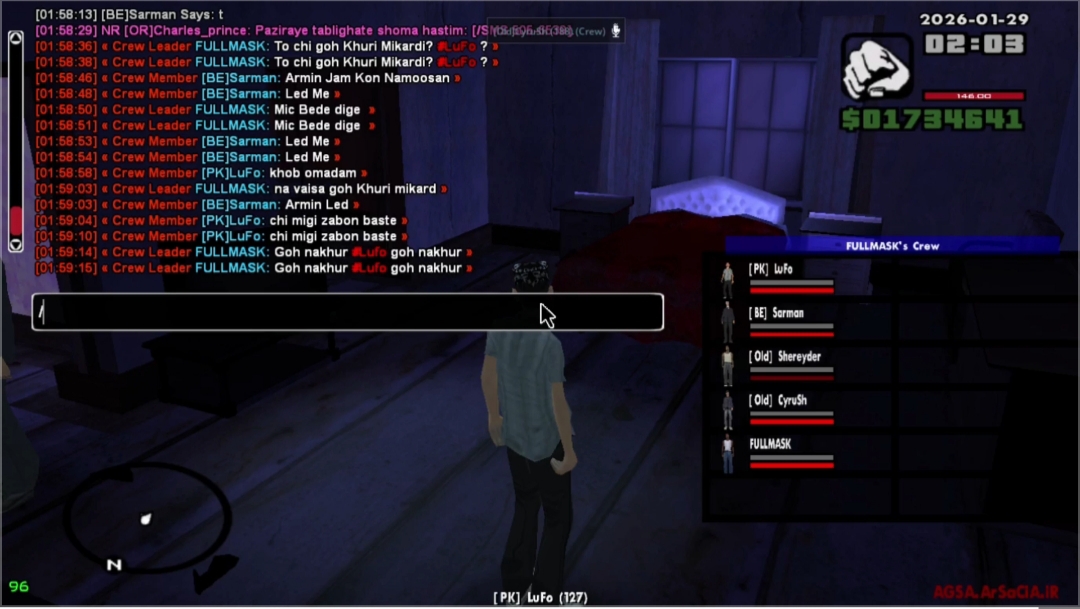This screenshot has width=1080, height=609.
Task: Click the fist weapon icon
Action: (x=877, y=69)
